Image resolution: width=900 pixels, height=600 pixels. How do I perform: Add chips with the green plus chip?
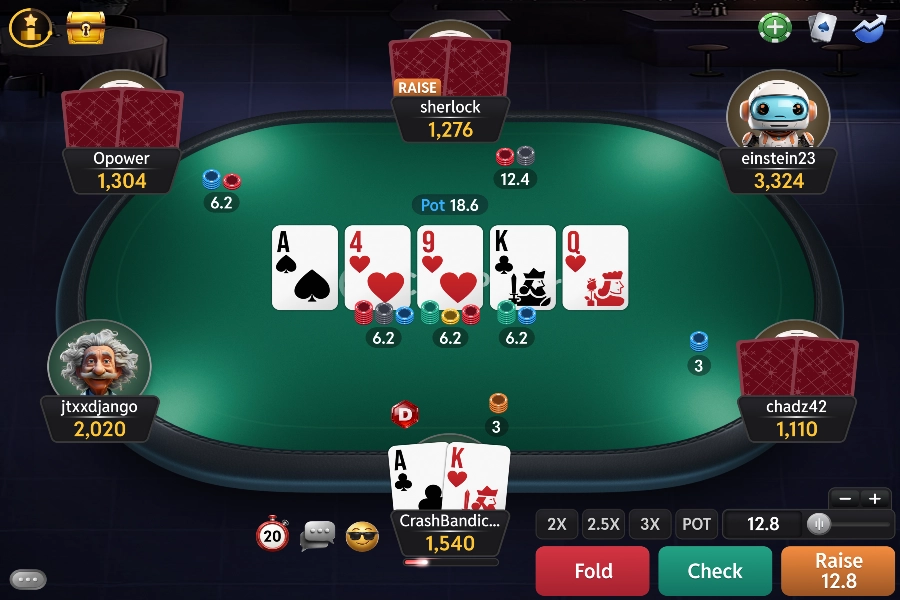point(775,27)
